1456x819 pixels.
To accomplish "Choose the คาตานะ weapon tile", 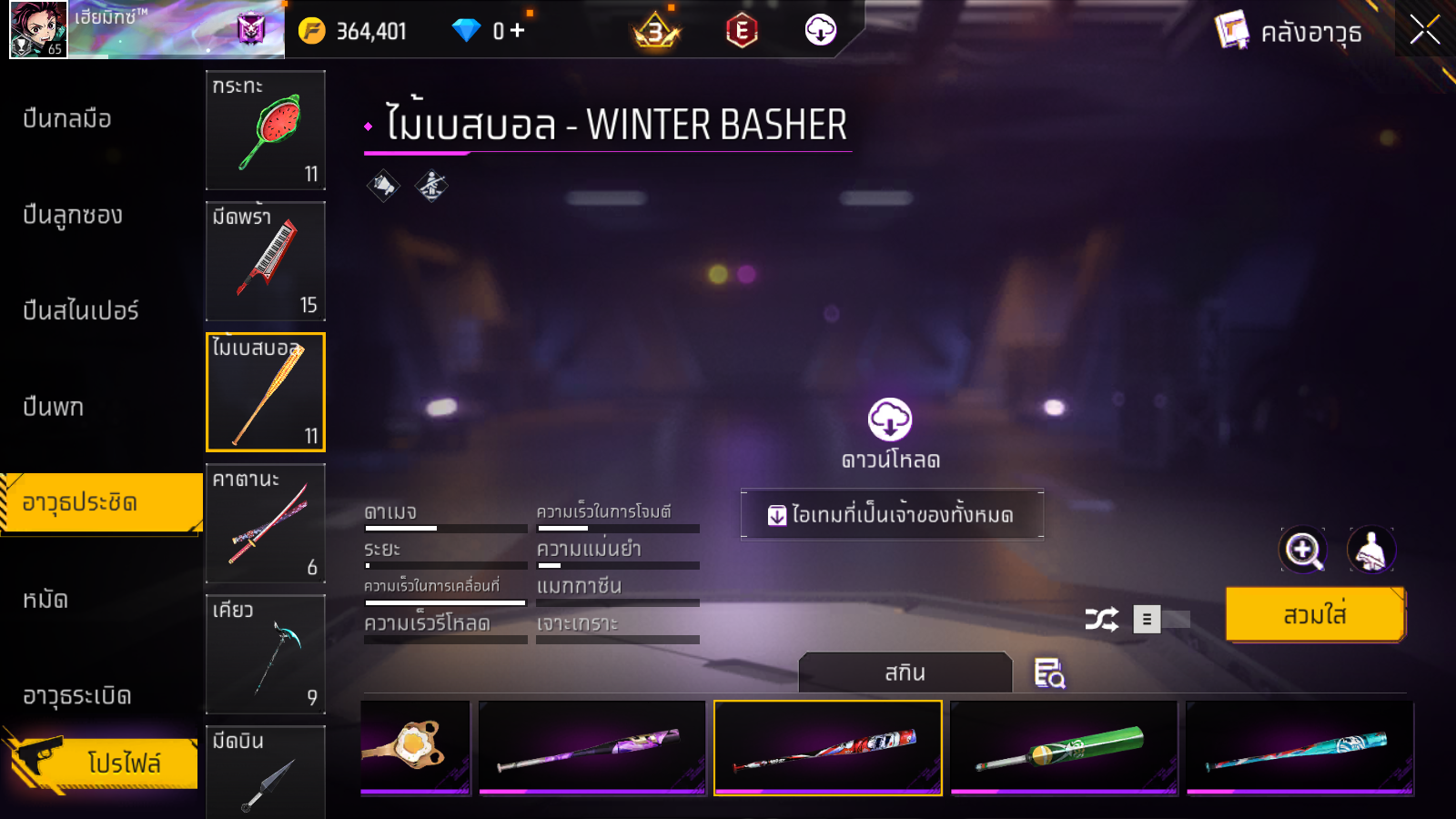I will click(x=266, y=523).
